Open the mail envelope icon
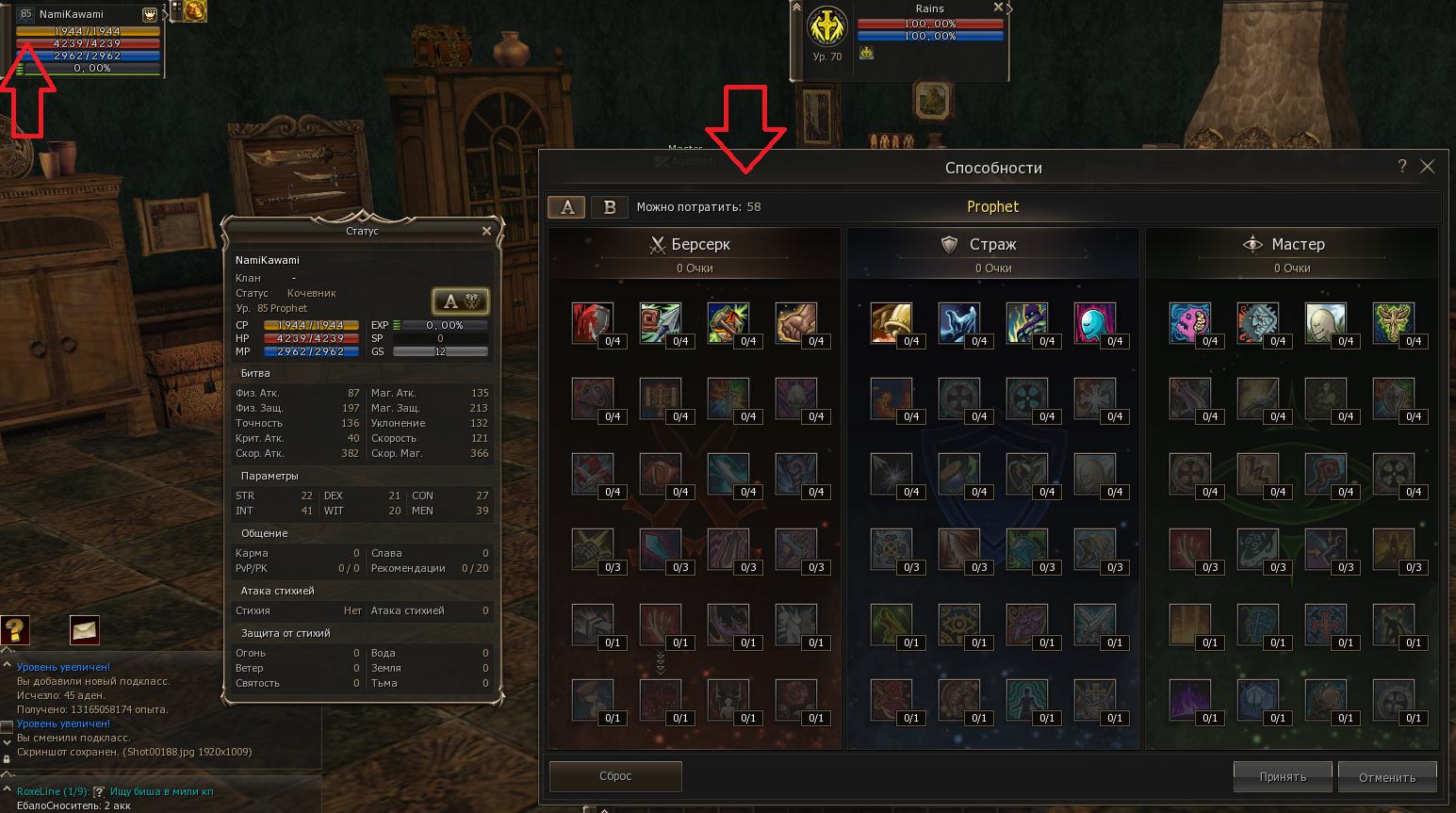The height and width of the screenshot is (813, 1456). pos(84,629)
